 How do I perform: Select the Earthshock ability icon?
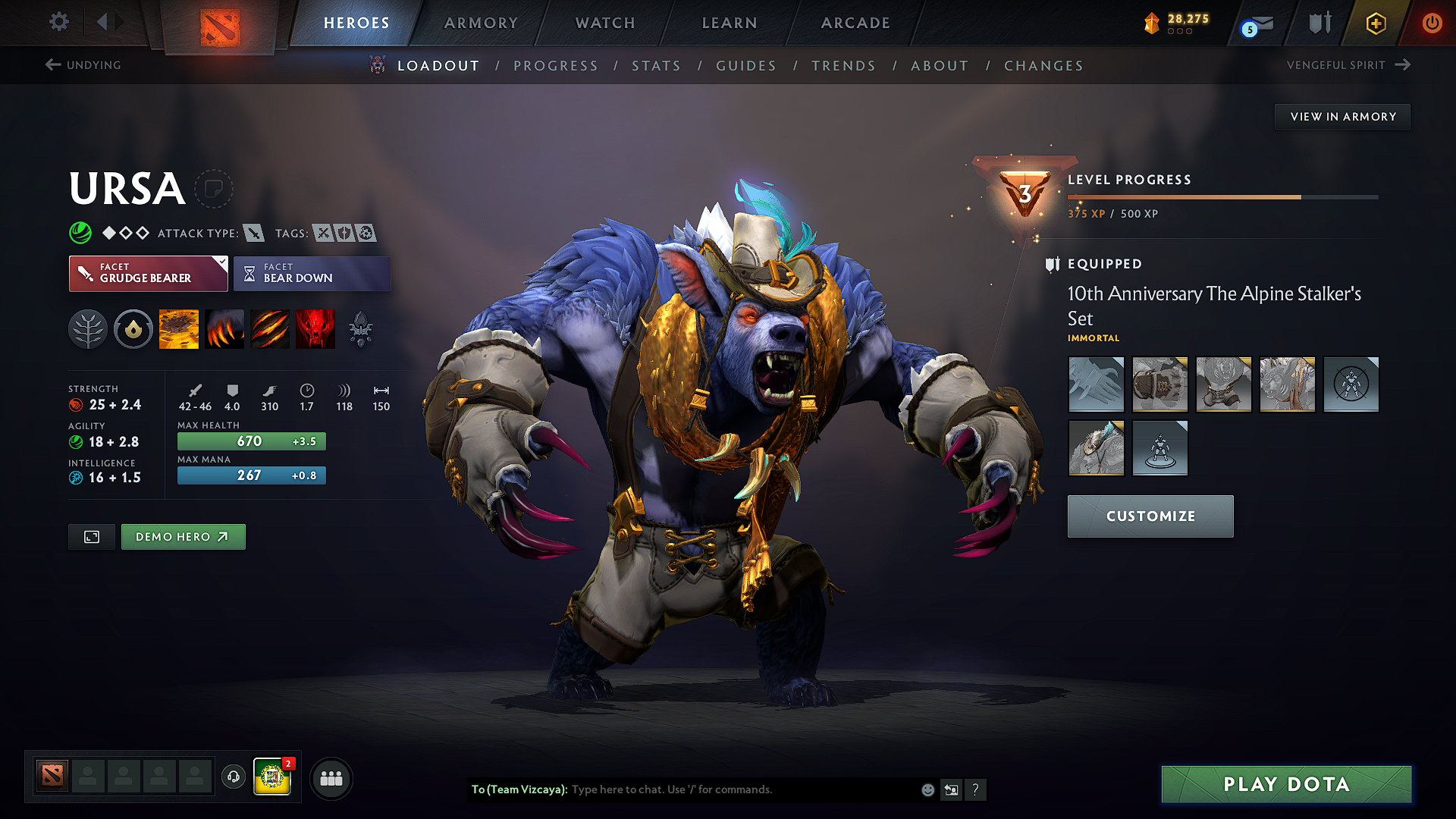[179, 328]
